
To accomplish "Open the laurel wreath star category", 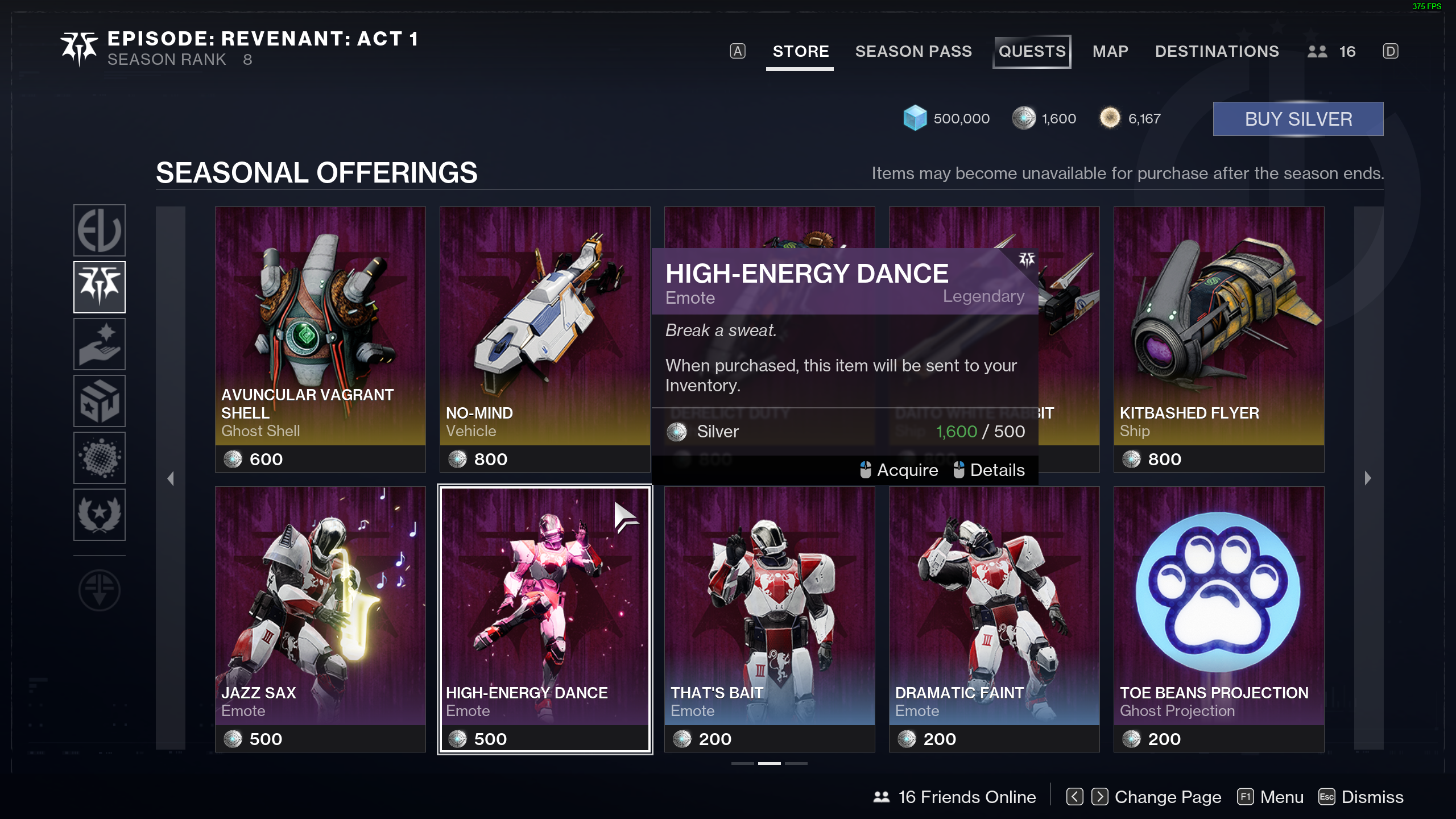I will [100, 515].
